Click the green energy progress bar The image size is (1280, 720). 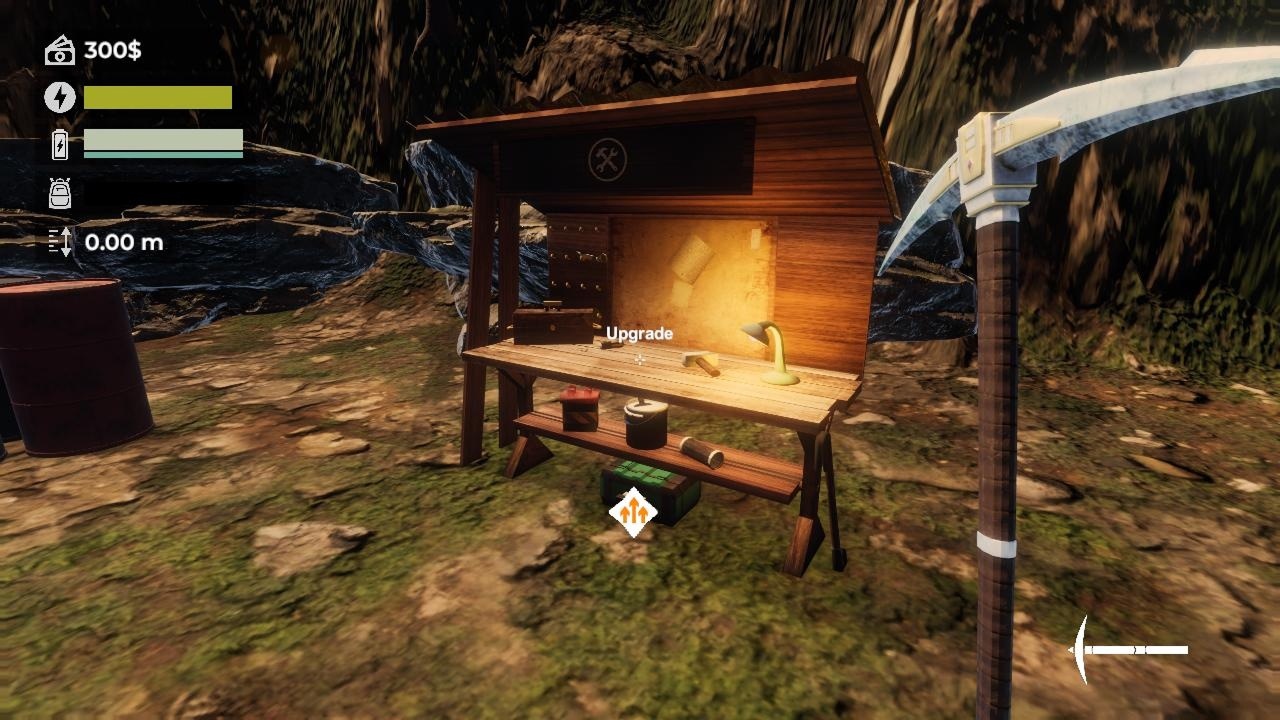tap(157, 97)
